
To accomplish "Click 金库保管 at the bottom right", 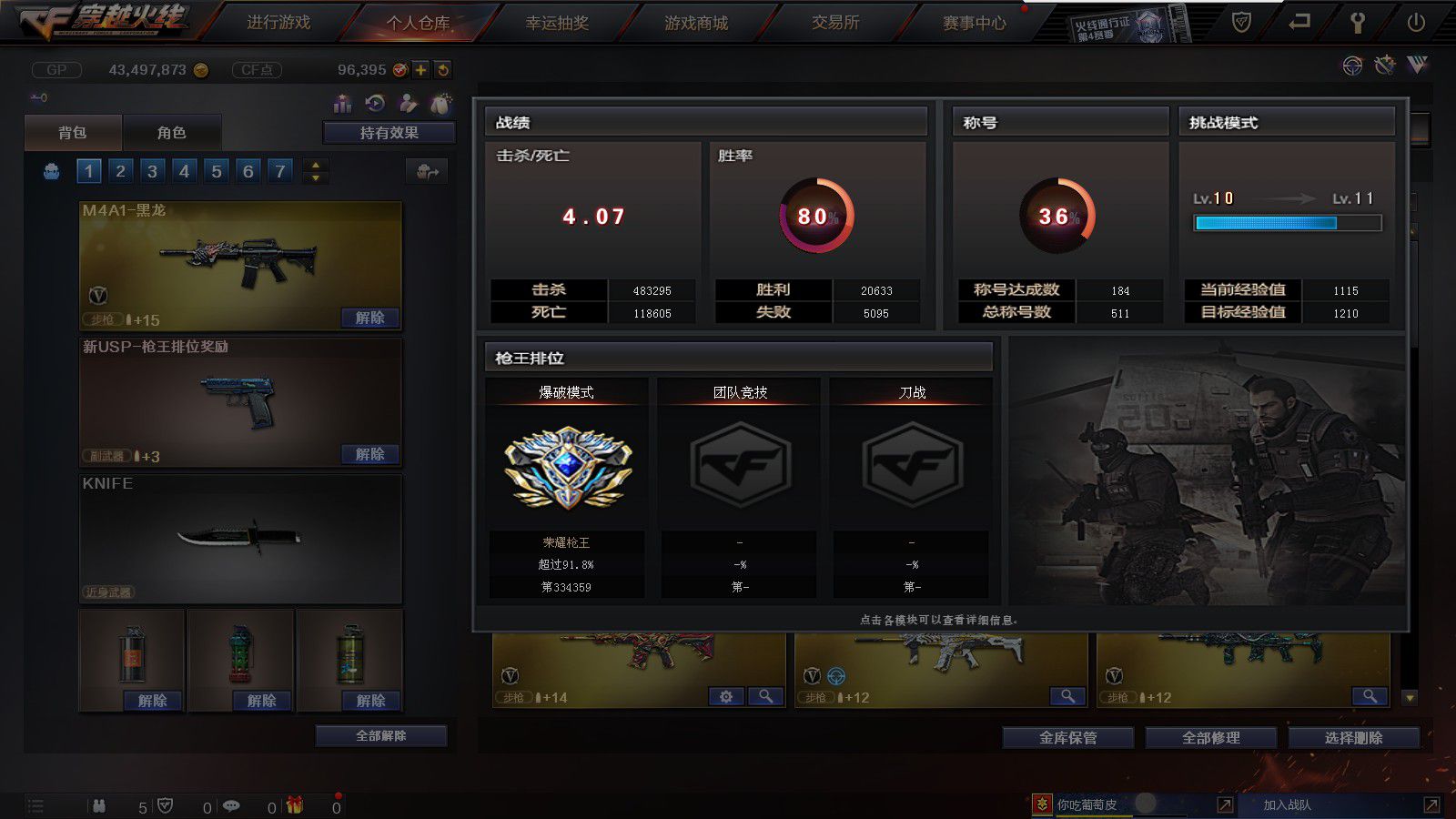I will 1067,738.
